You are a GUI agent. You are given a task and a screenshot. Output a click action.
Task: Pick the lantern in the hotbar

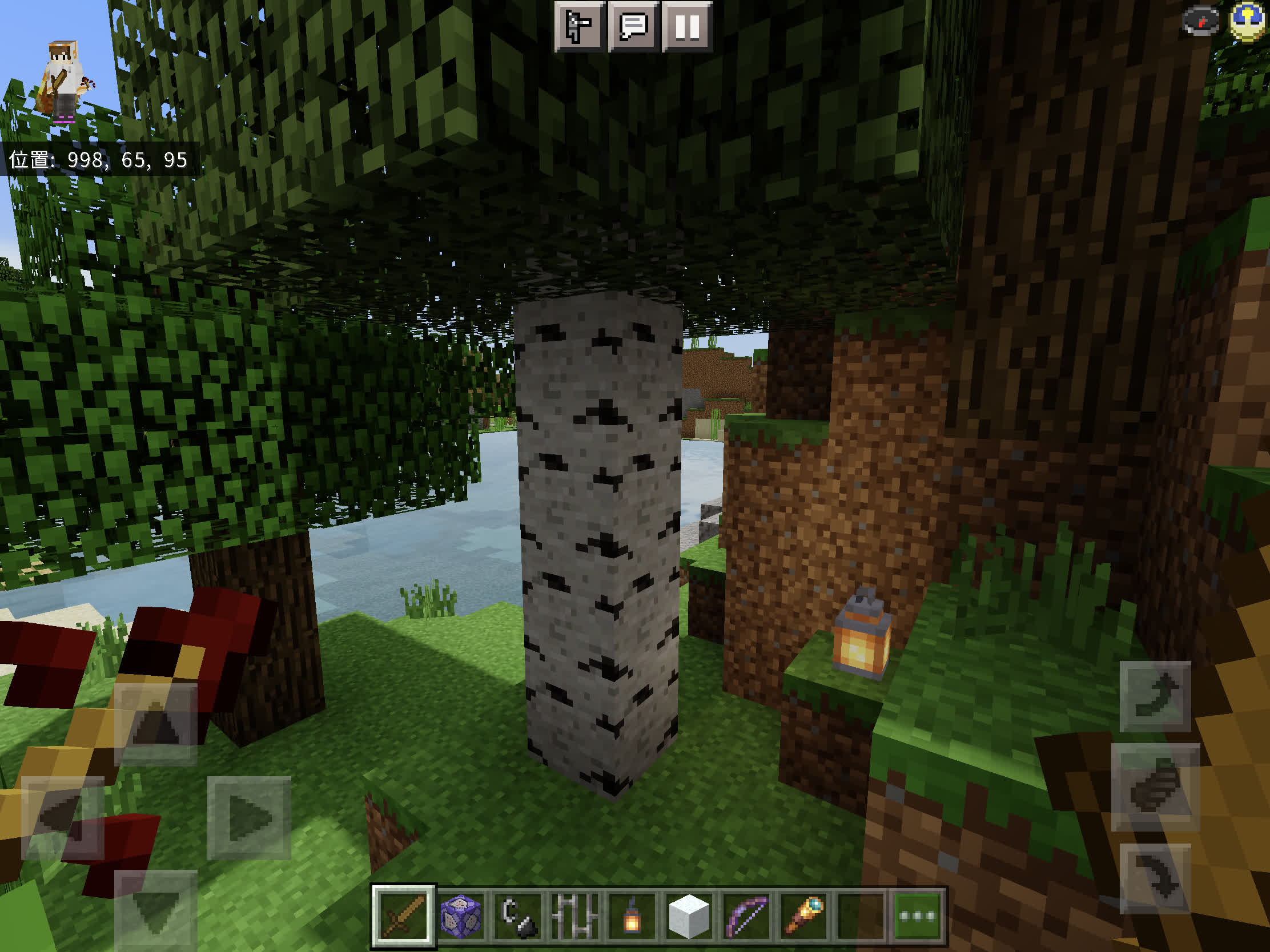coord(632,916)
